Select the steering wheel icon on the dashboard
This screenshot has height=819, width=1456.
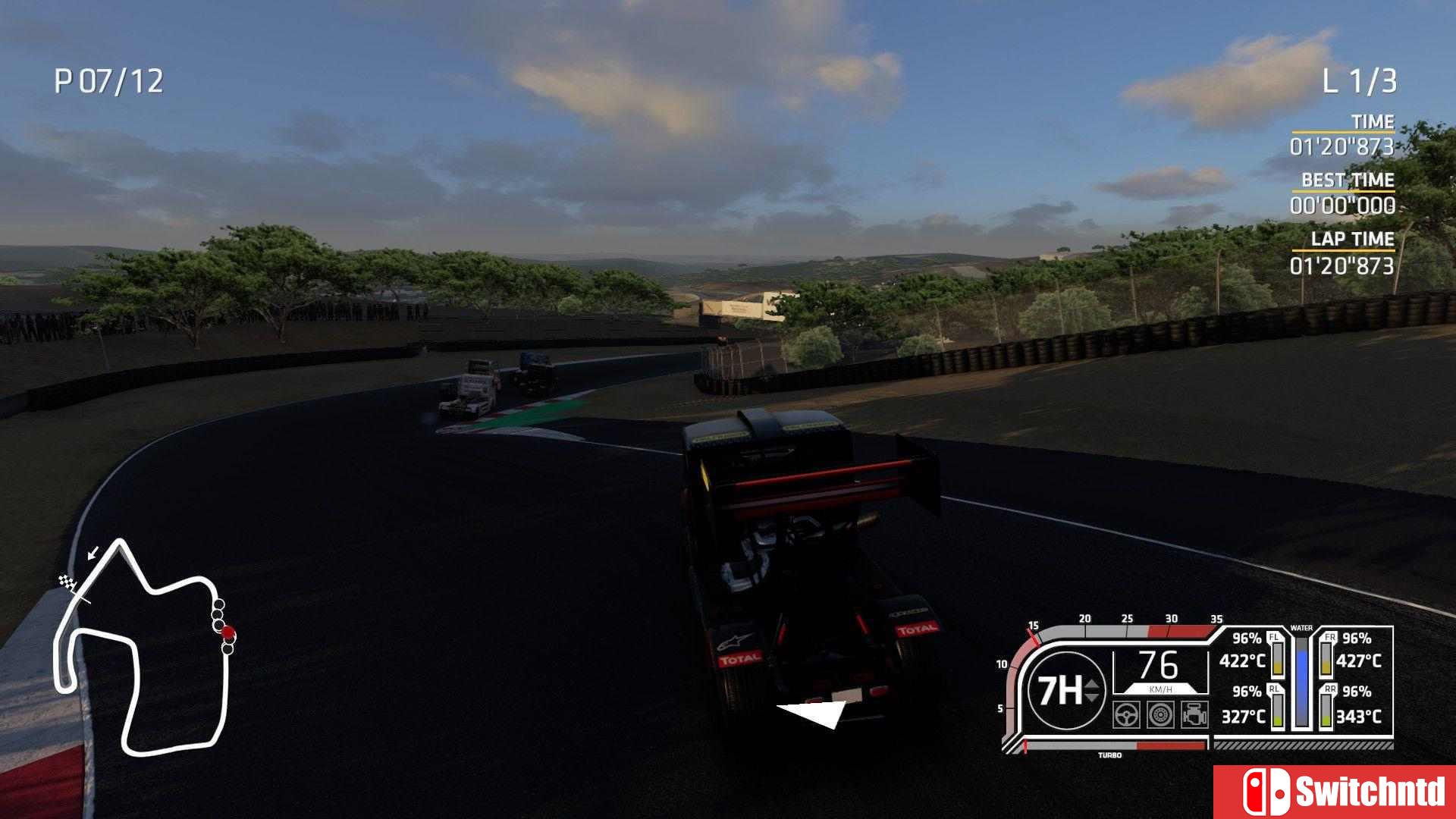1125,715
